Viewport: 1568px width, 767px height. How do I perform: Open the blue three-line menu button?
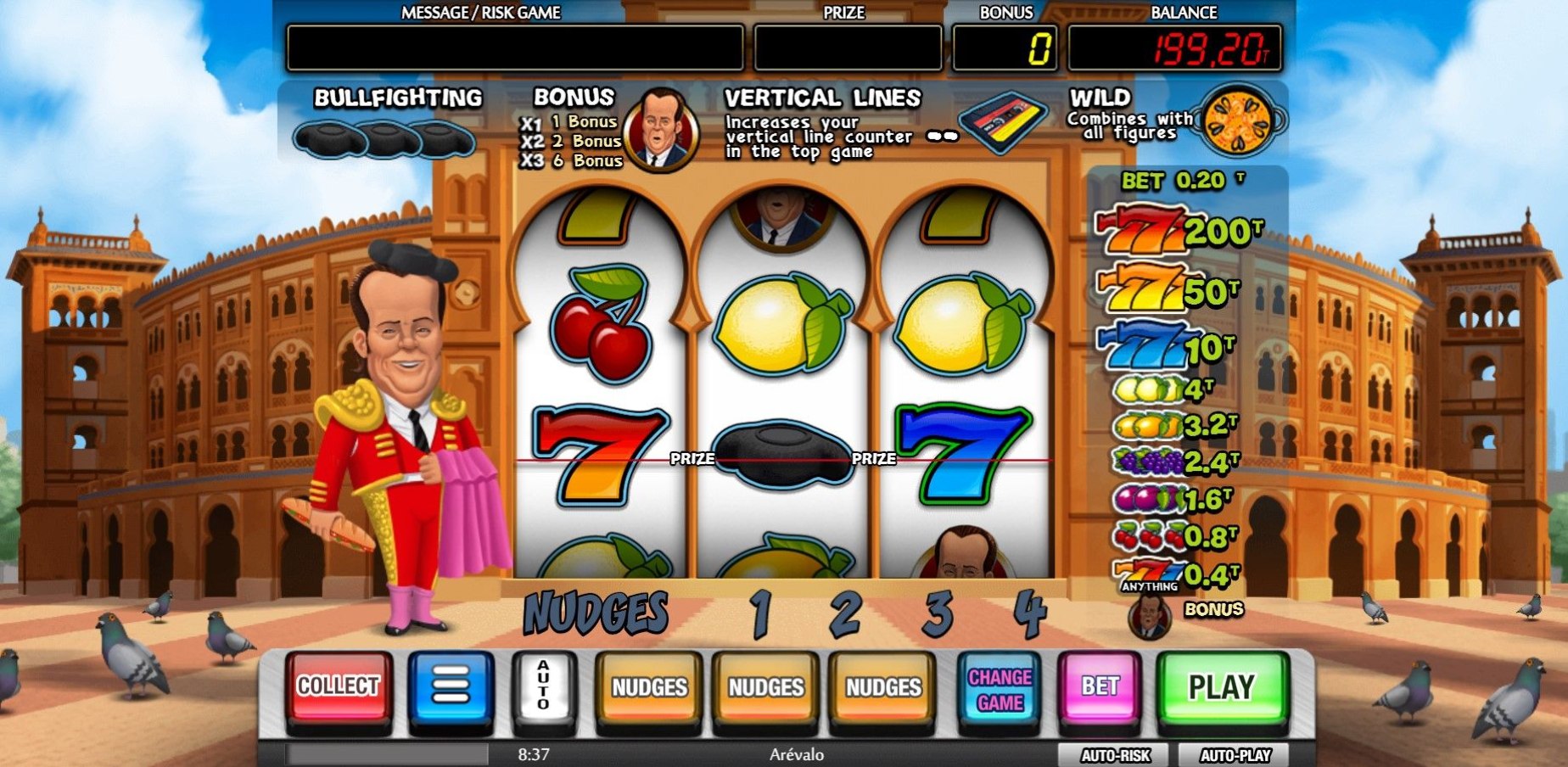(451, 687)
